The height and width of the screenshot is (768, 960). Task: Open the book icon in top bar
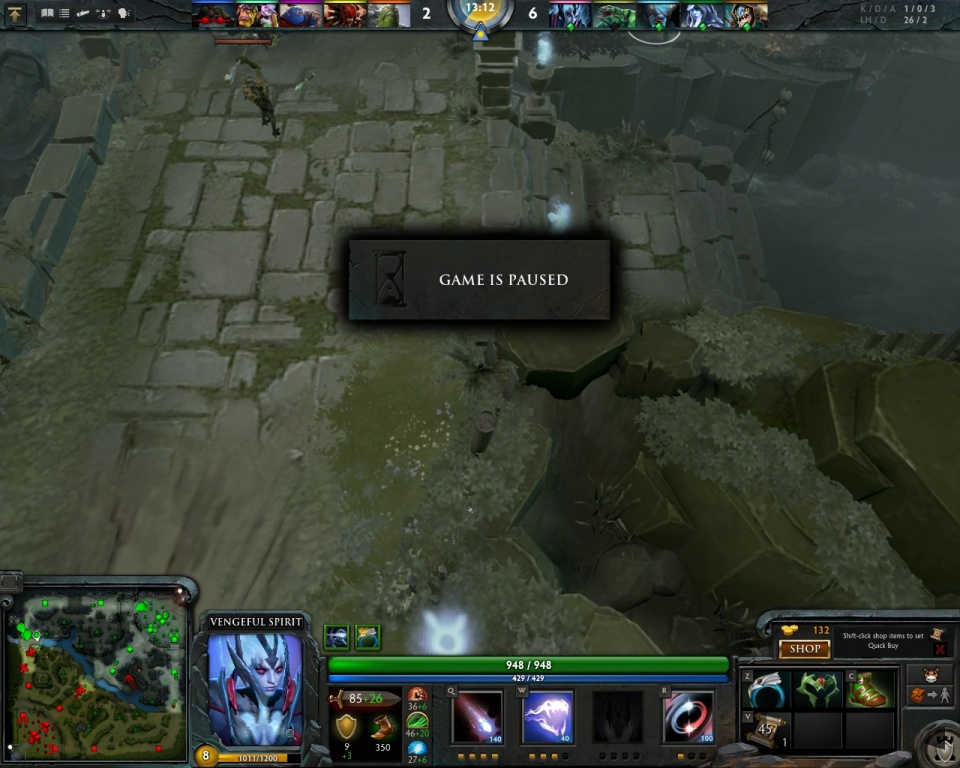(47, 13)
